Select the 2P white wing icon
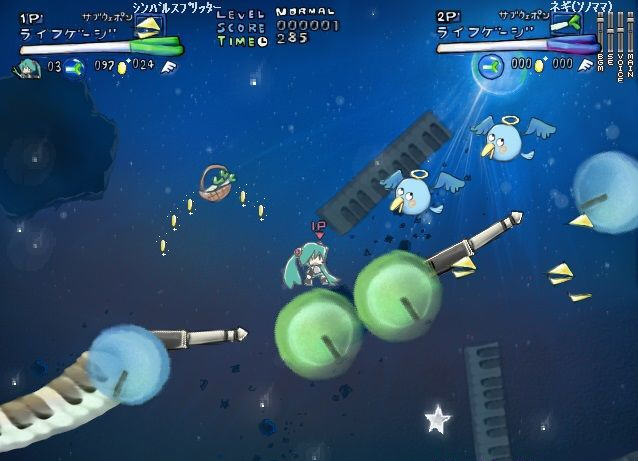 (584, 65)
